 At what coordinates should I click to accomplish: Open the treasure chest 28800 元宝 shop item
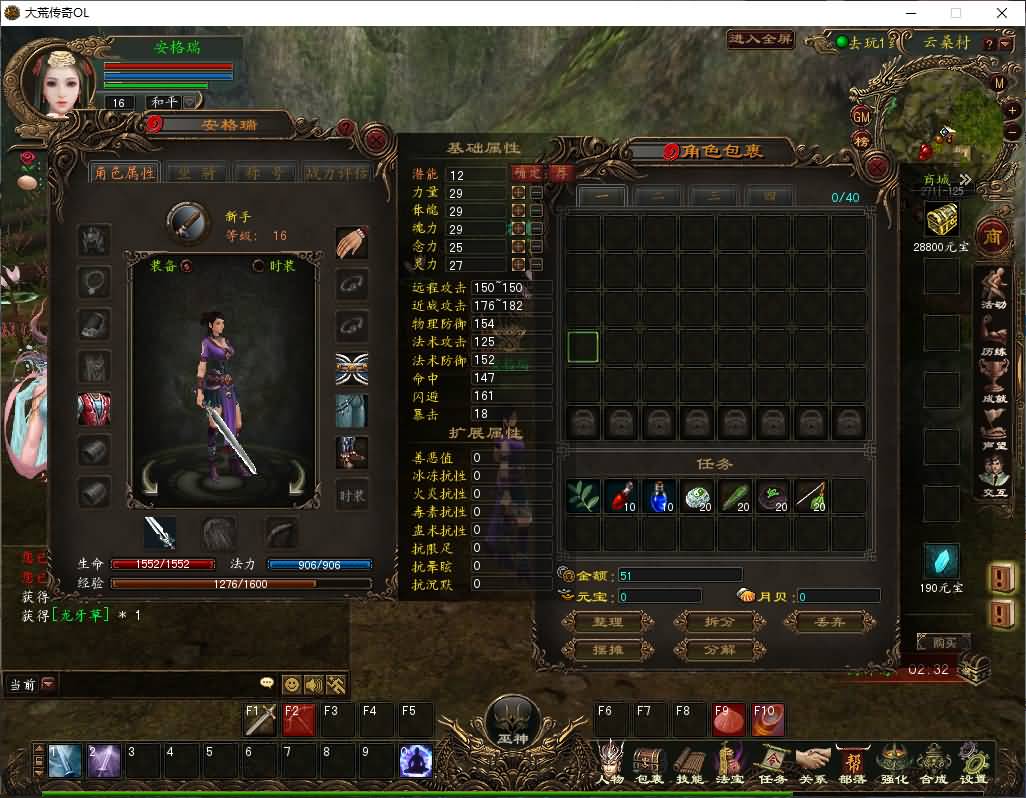(x=941, y=219)
